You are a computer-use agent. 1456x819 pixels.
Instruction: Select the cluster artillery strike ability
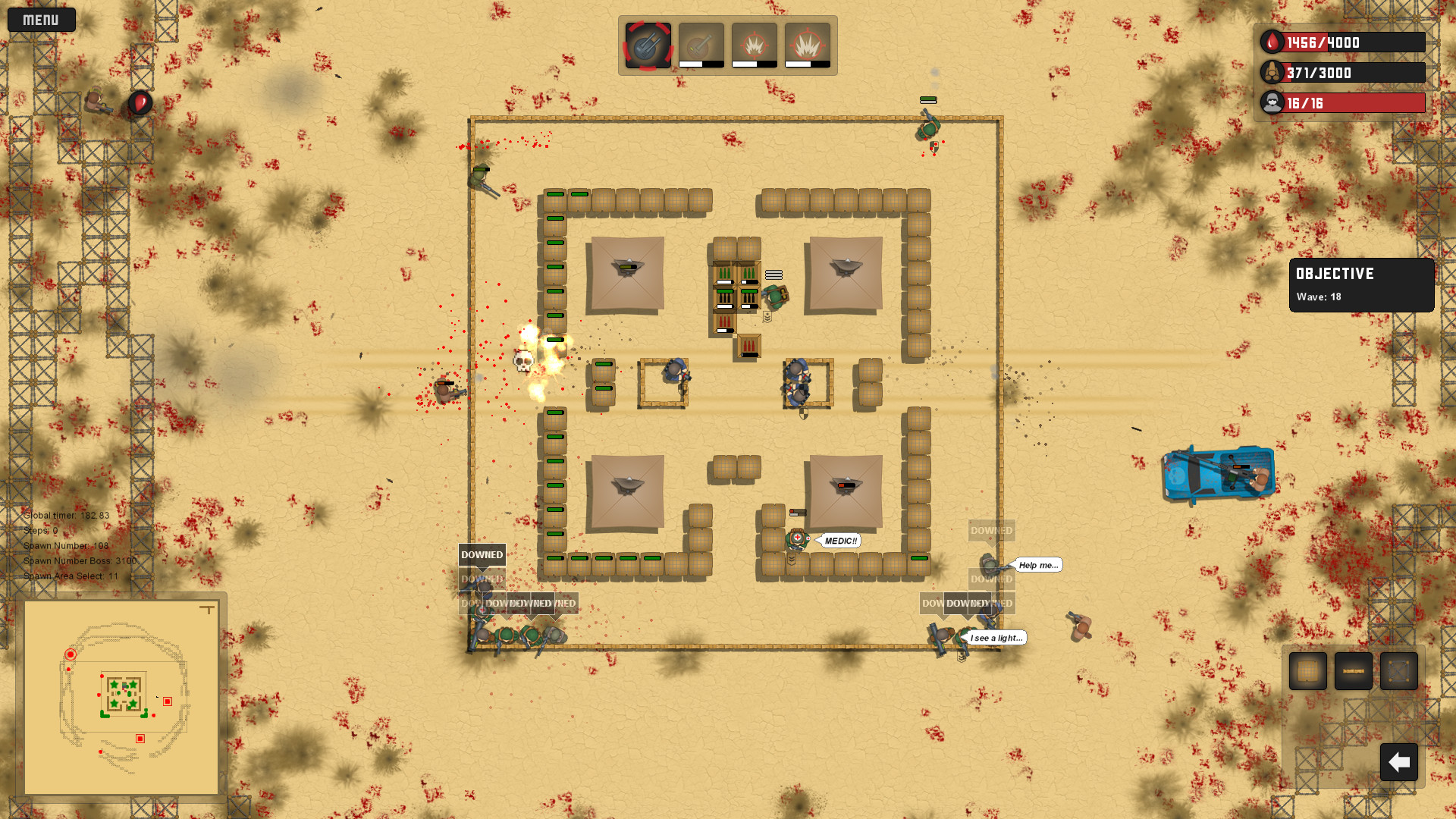point(647,45)
